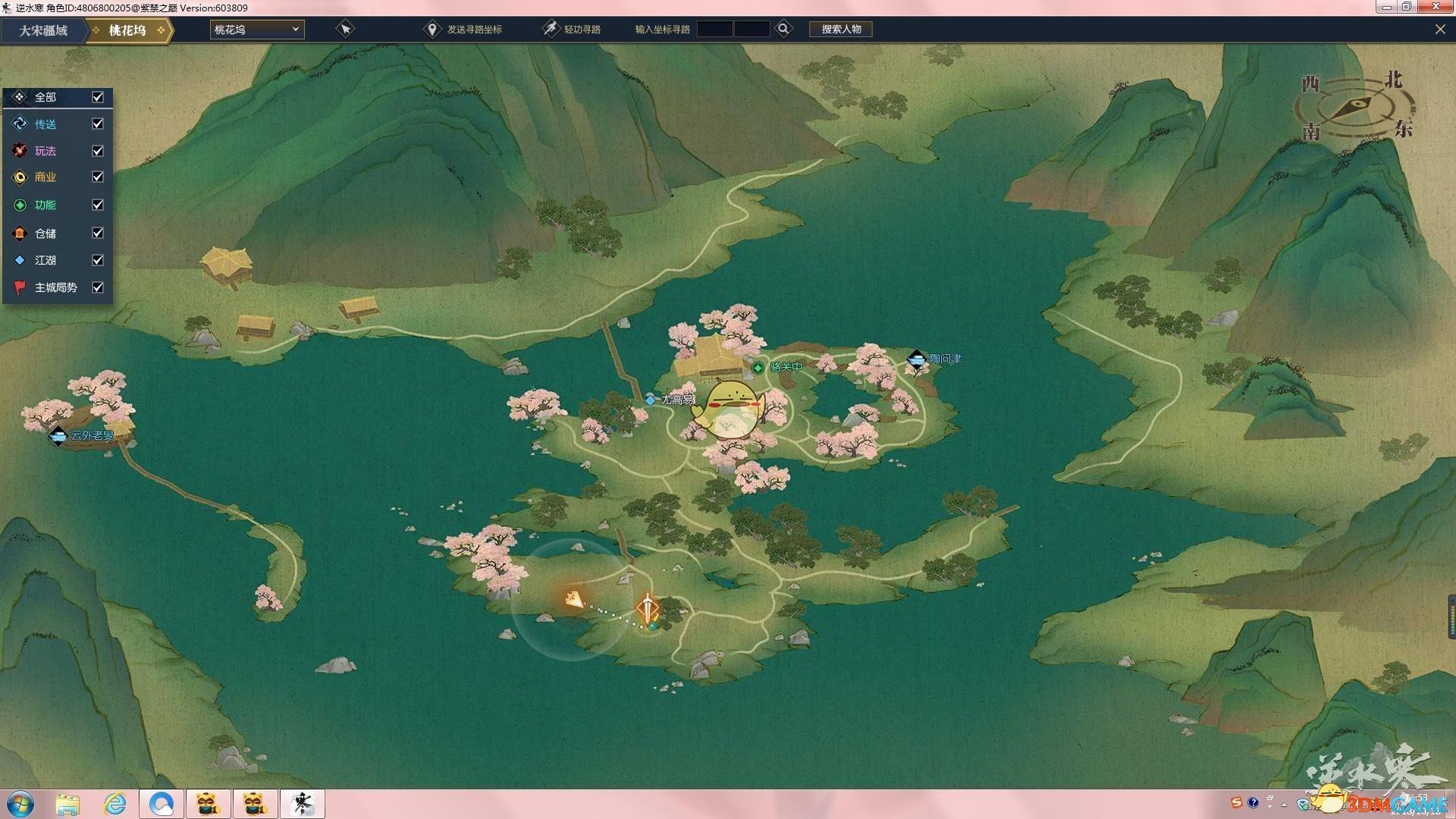The height and width of the screenshot is (819, 1456).
Task: Toggle the 全部 filter checkbox
Action: tap(98, 97)
